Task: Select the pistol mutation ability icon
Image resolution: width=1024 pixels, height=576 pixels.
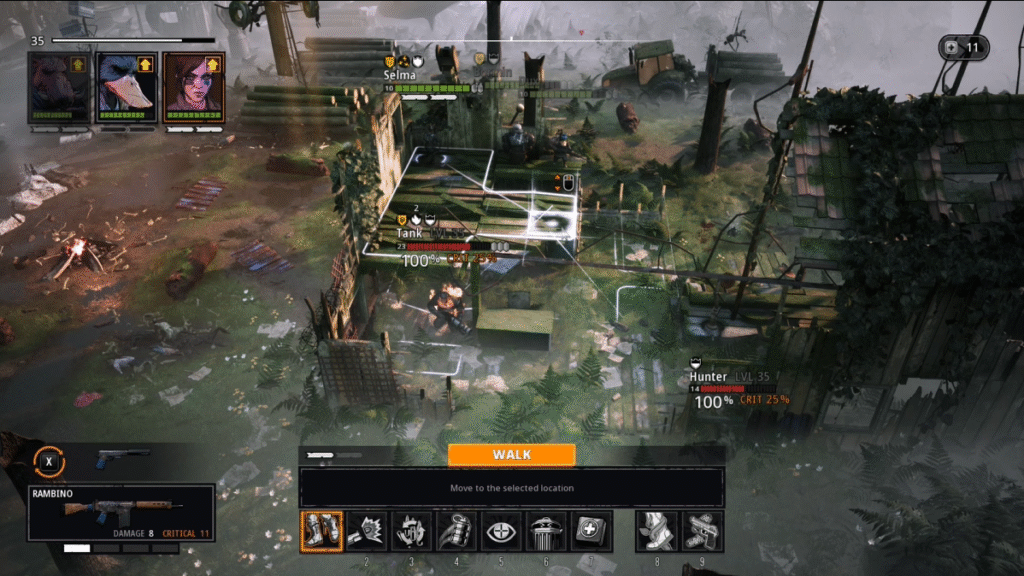Action: coord(701,531)
